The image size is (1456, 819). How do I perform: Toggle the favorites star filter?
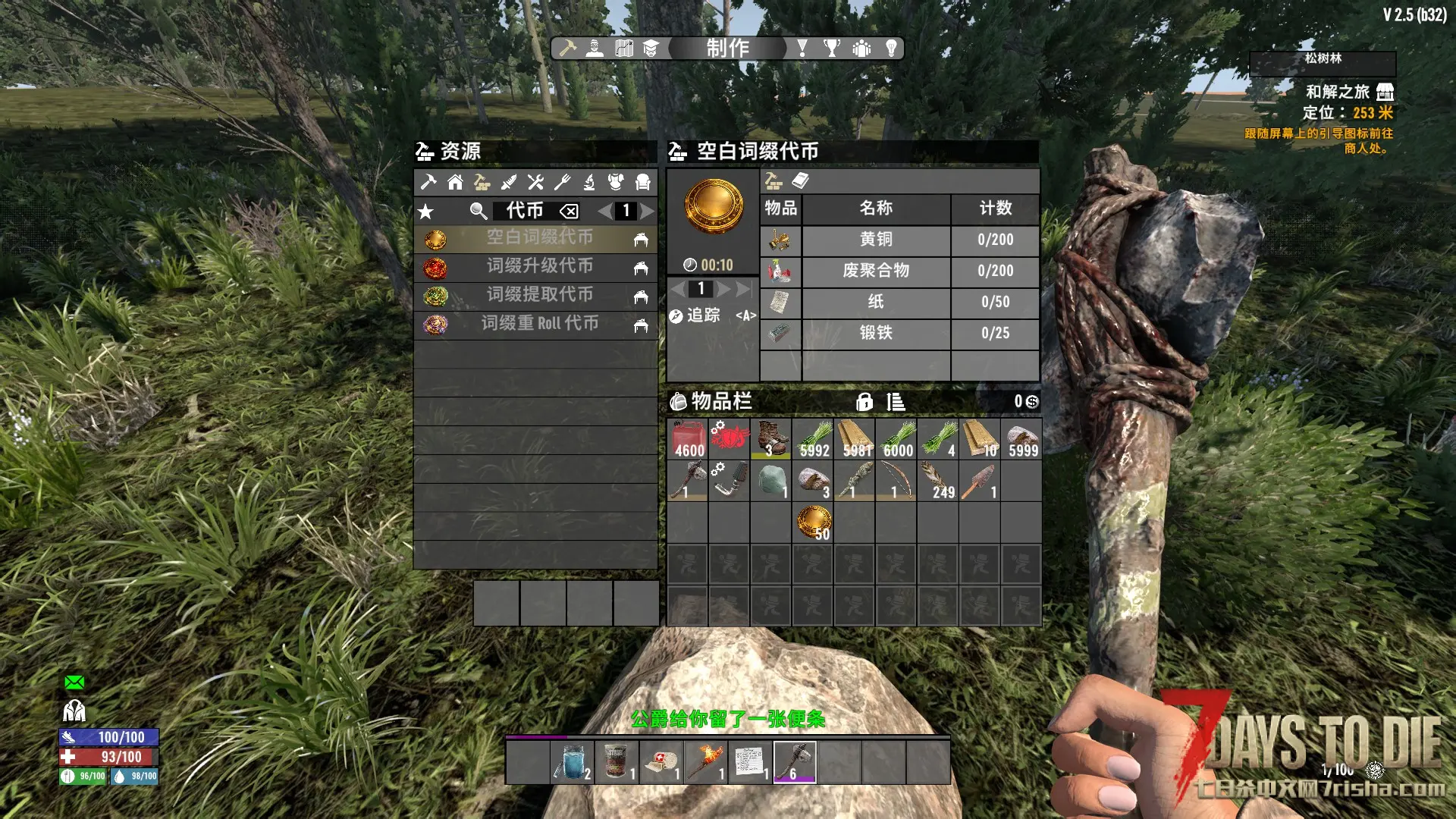(426, 212)
